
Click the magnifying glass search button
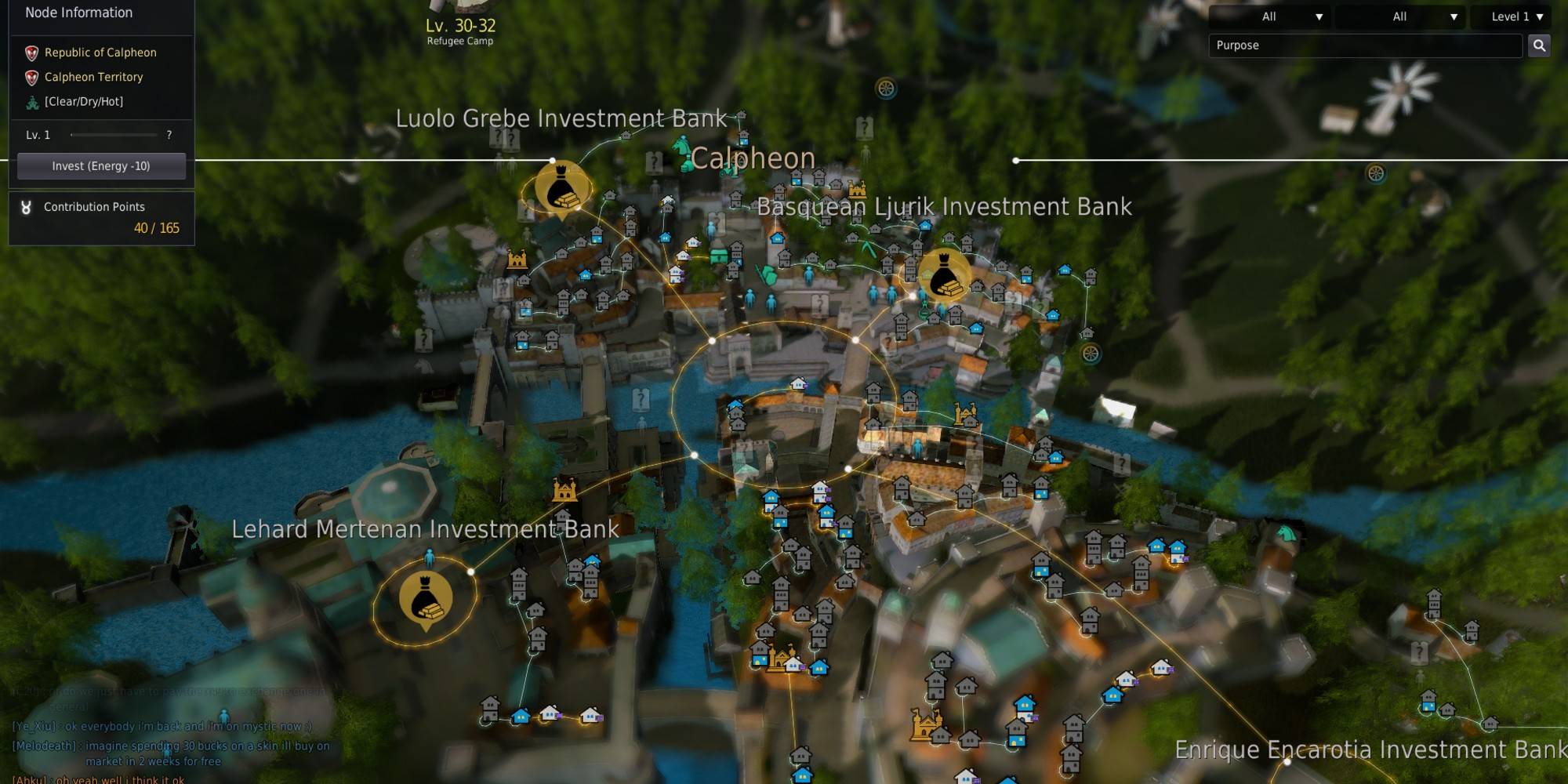[1539, 45]
